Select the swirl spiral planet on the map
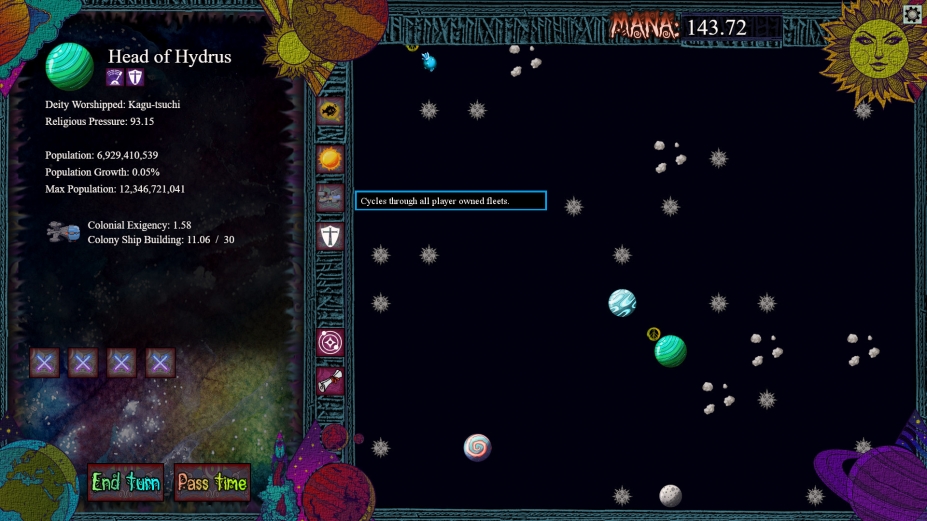The width and height of the screenshot is (927, 521). pyautogui.click(x=477, y=447)
